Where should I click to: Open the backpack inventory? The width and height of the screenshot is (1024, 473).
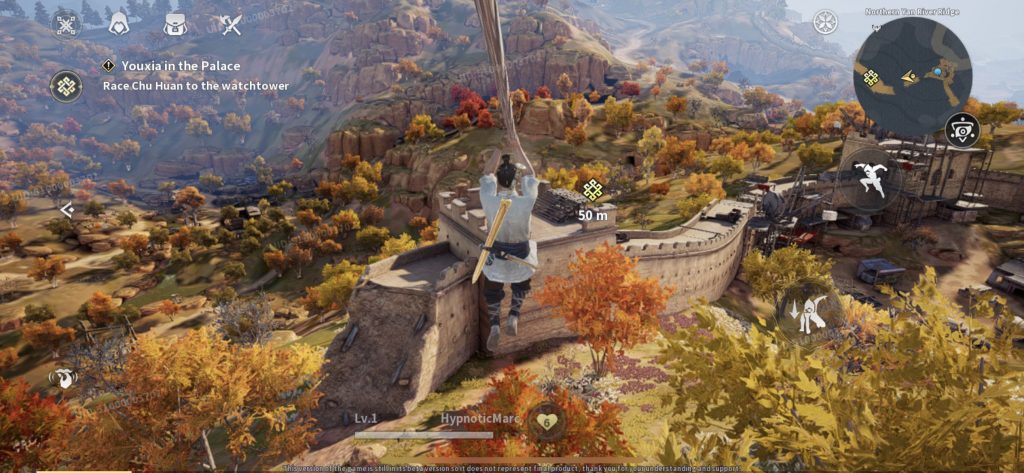coord(175,22)
